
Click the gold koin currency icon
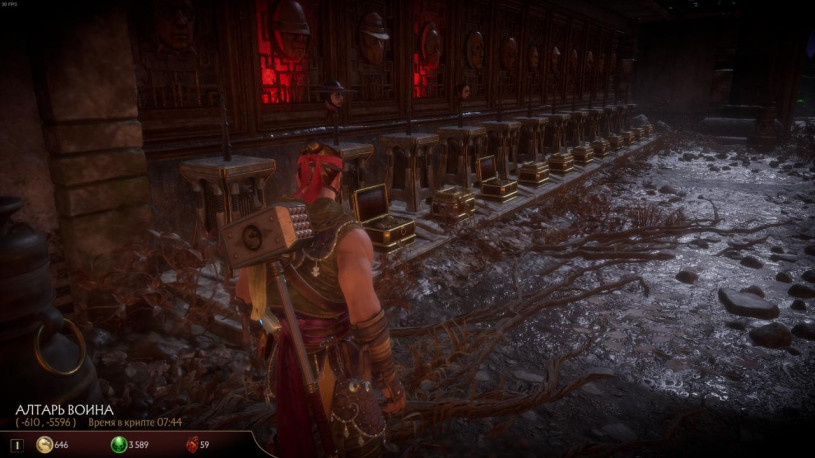click(x=45, y=444)
